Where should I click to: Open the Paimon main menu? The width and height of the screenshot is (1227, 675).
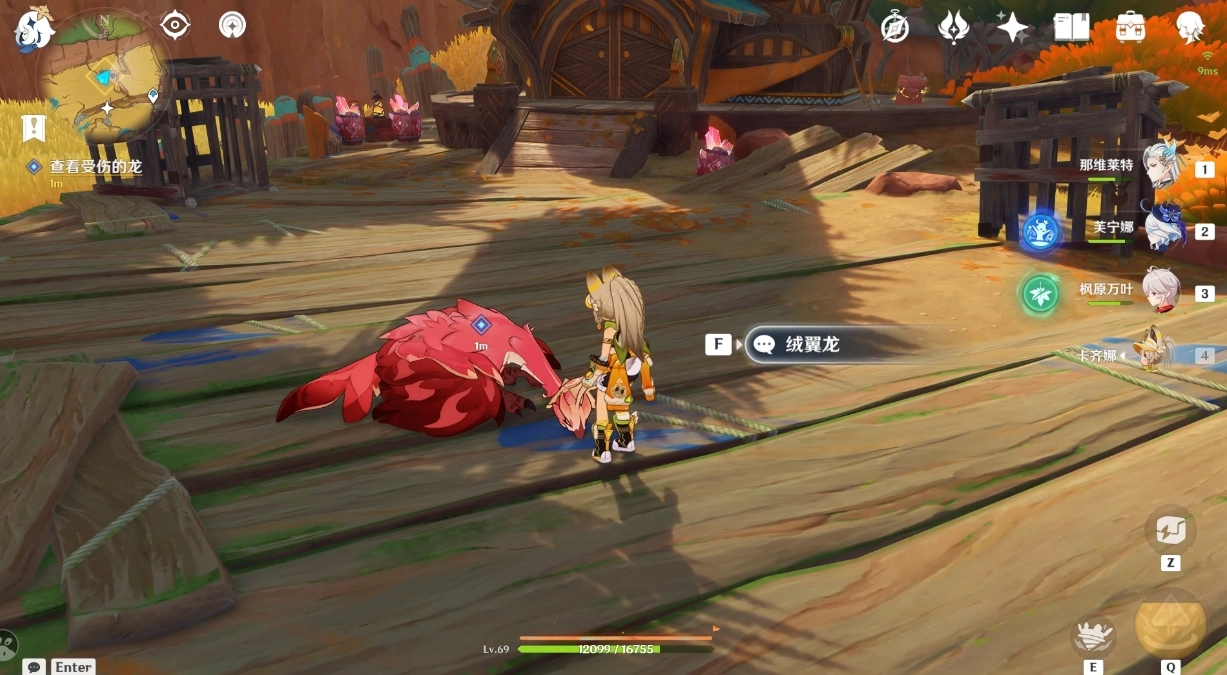pos(33,28)
